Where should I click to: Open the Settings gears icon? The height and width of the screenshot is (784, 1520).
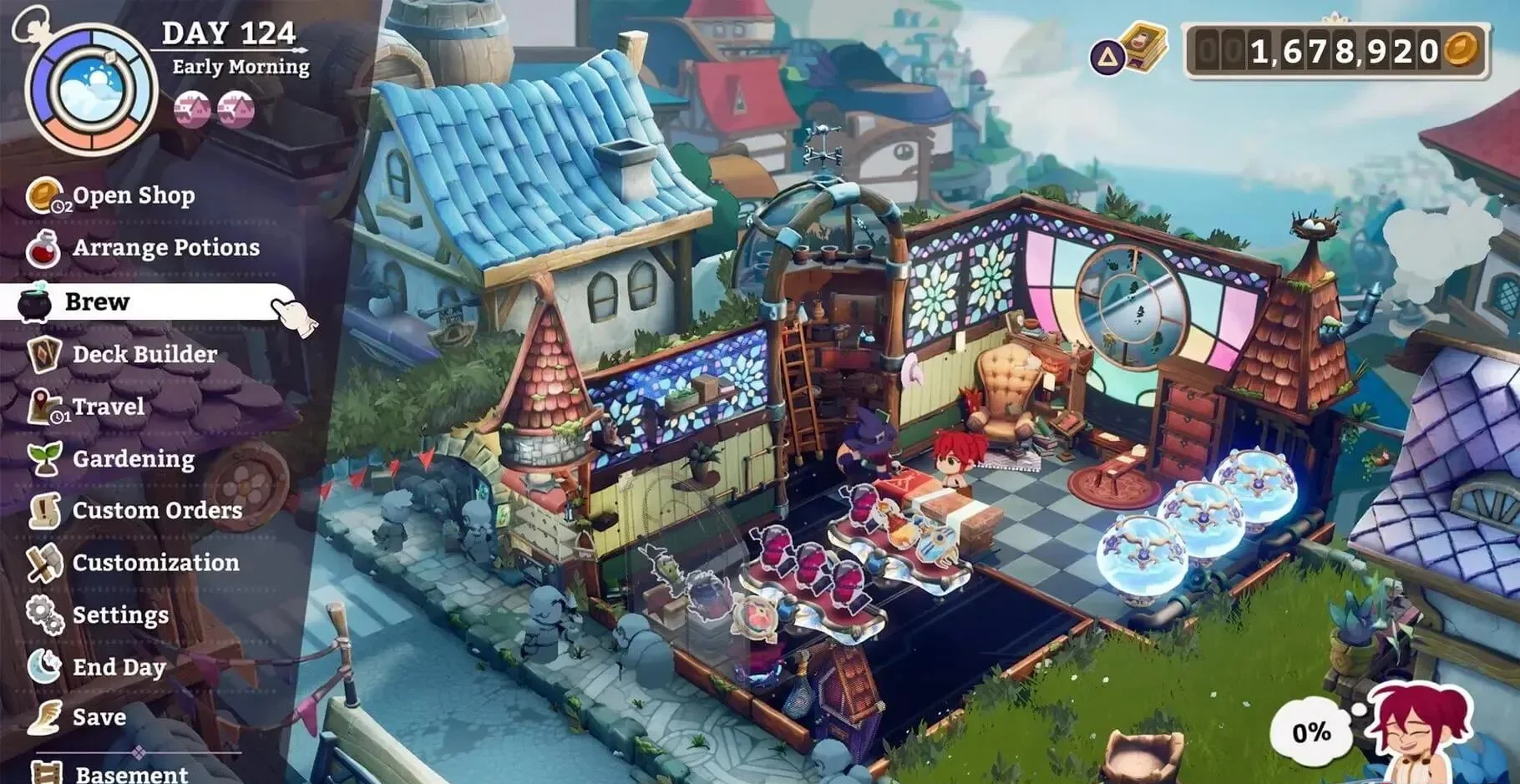click(43, 615)
